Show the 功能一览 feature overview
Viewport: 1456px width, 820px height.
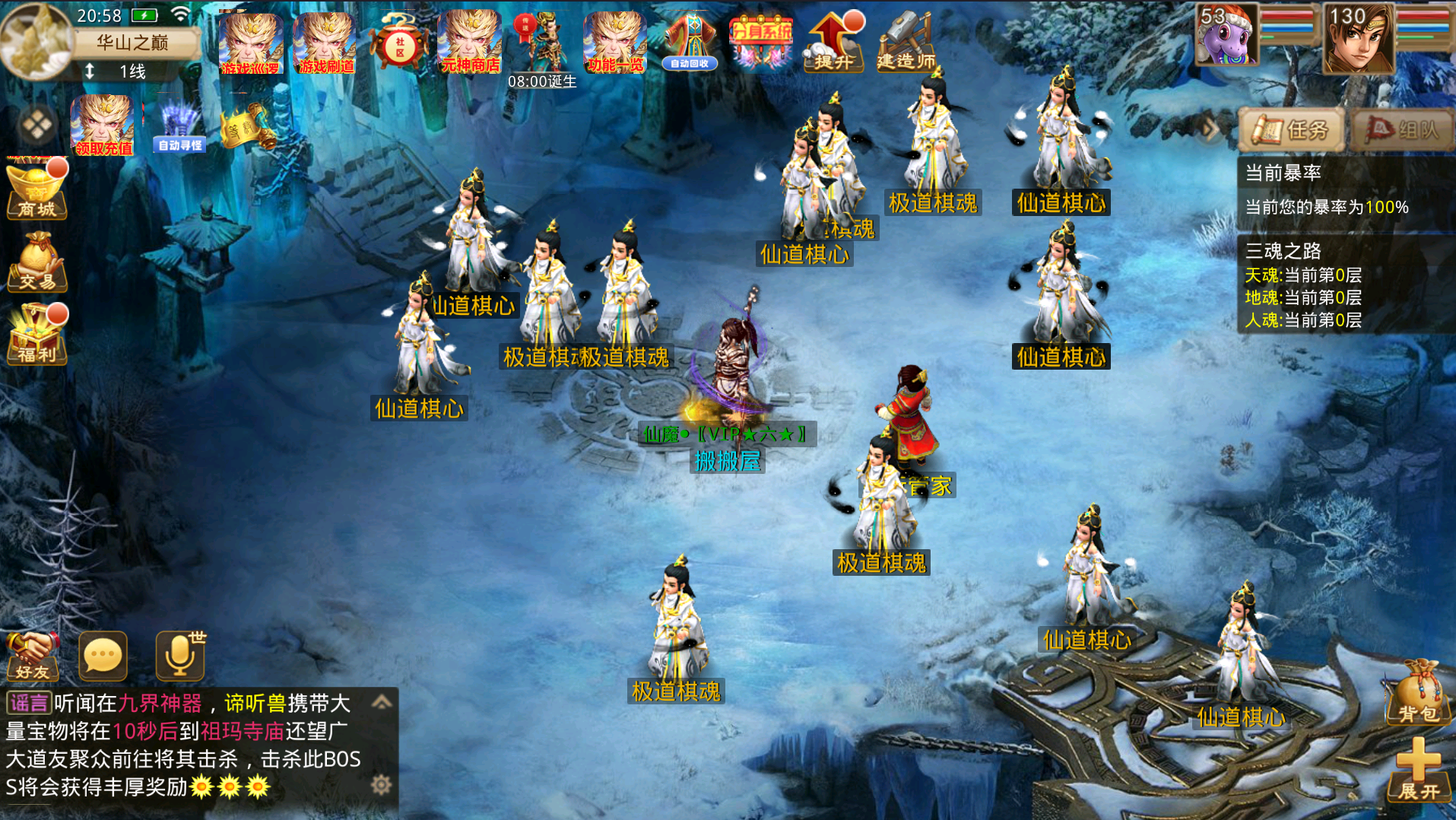click(615, 44)
